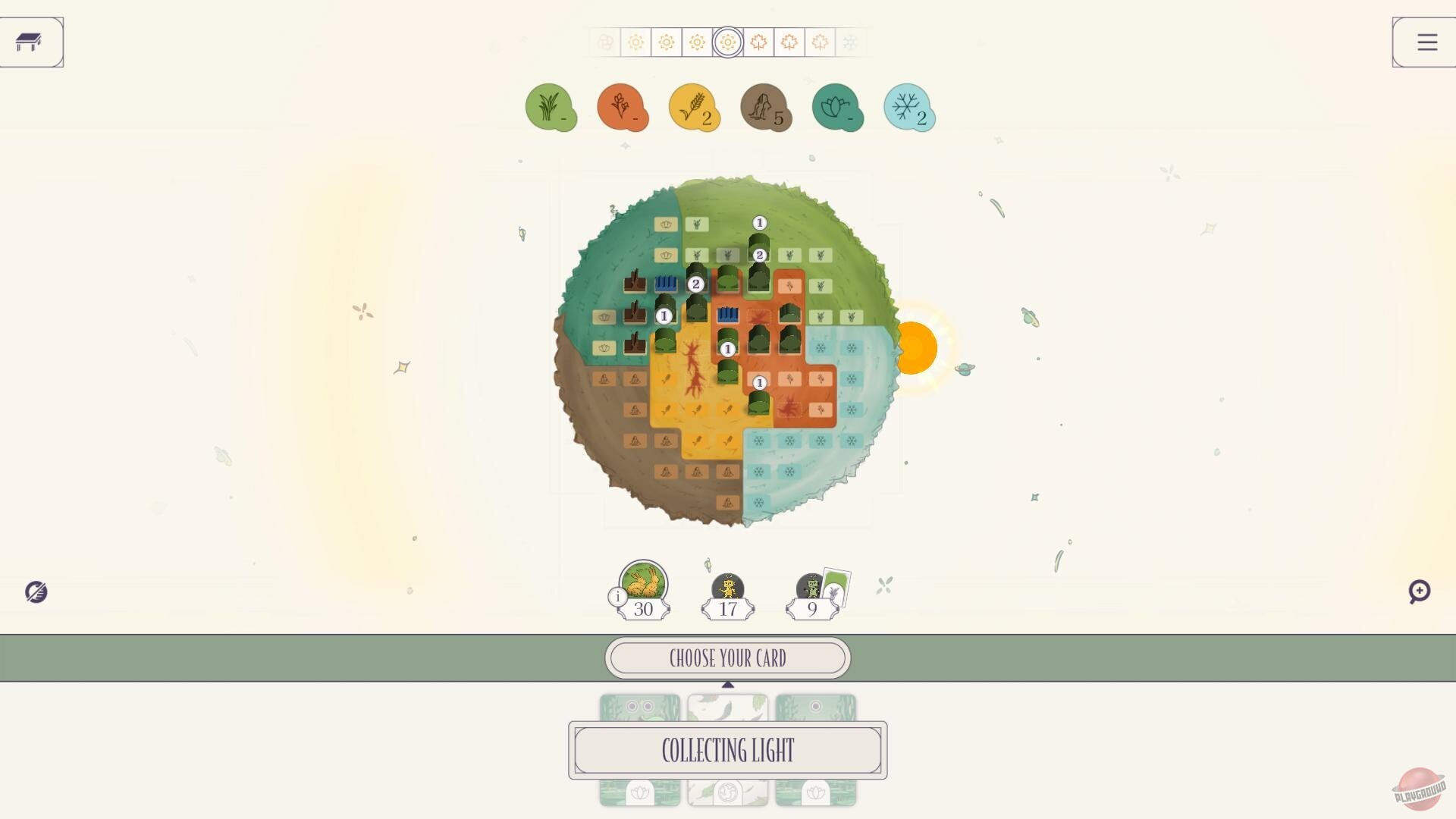Select the yellow wheat resource showing 2

point(694,108)
